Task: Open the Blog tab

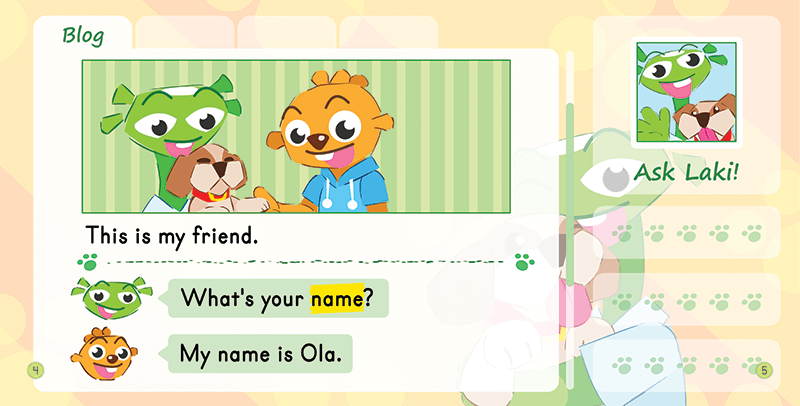Action: coord(82,35)
